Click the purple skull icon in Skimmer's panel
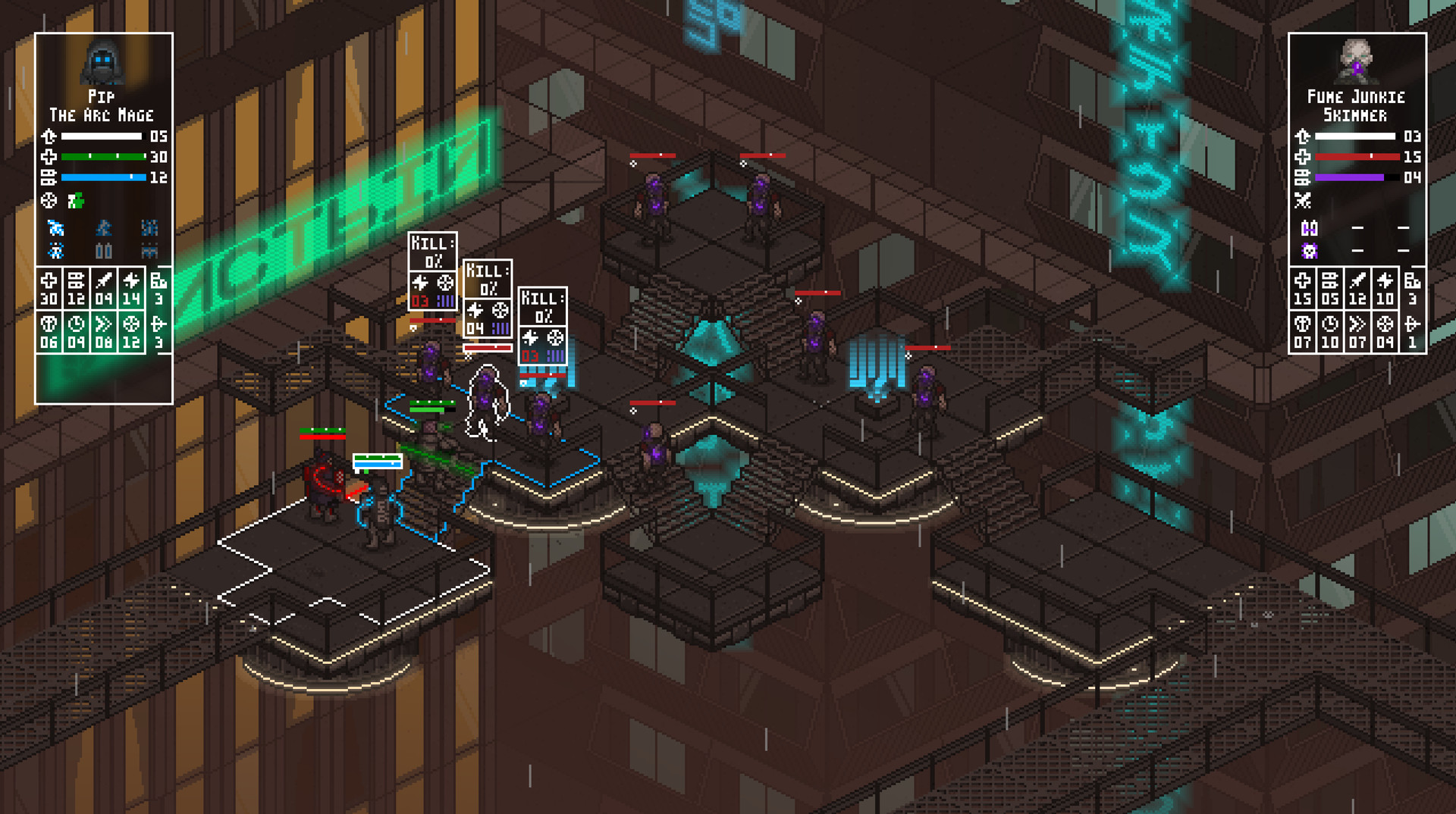The height and width of the screenshot is (814, 1456). pos(1310,251)
